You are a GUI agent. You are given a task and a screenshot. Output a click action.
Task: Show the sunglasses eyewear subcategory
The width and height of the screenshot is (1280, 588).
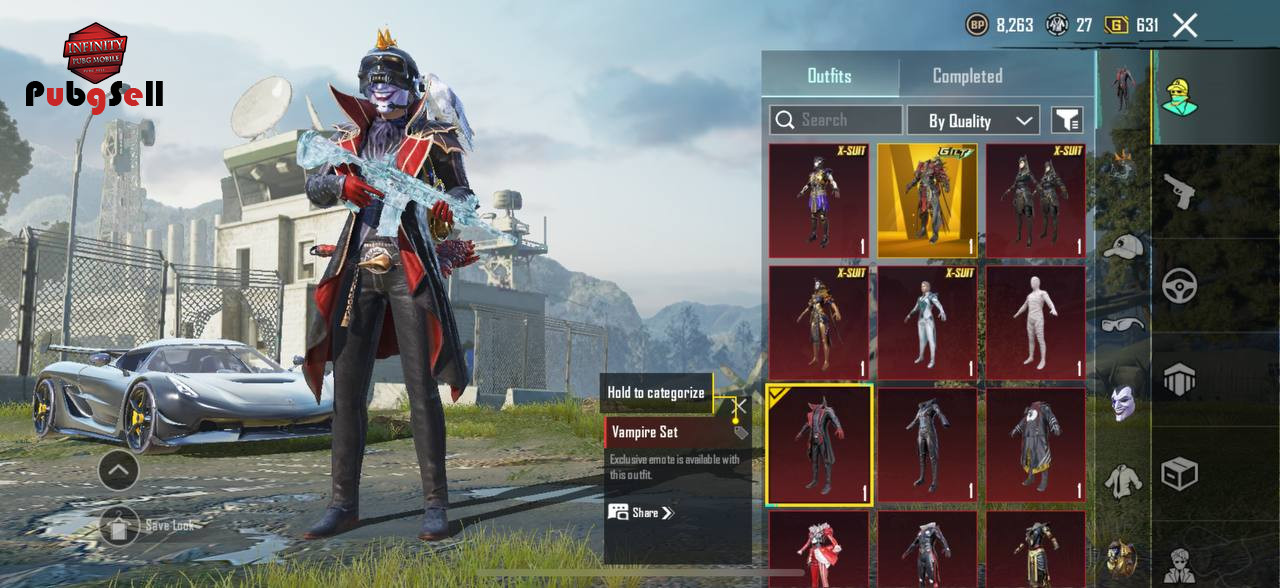click(1123, 323)
